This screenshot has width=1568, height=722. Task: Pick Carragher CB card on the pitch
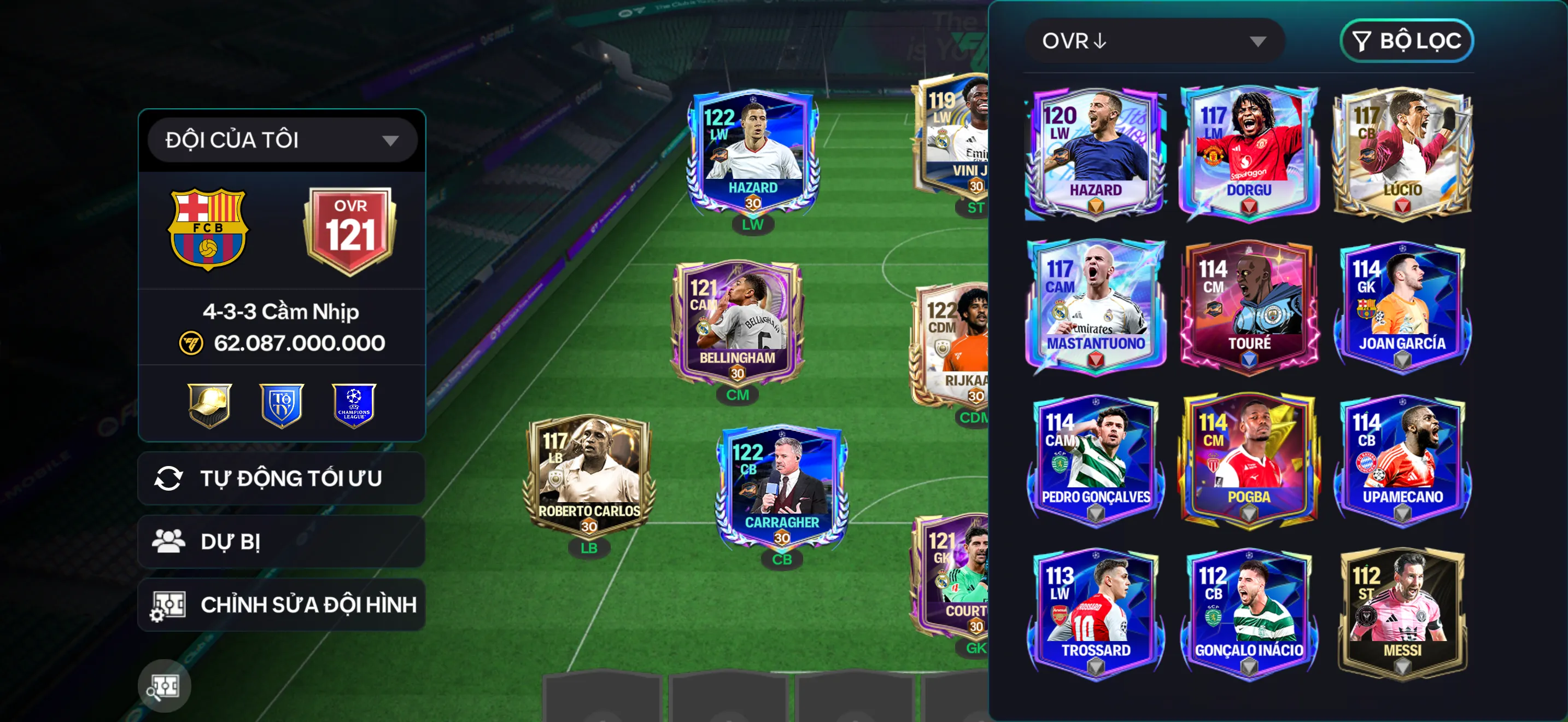[782, 487]
